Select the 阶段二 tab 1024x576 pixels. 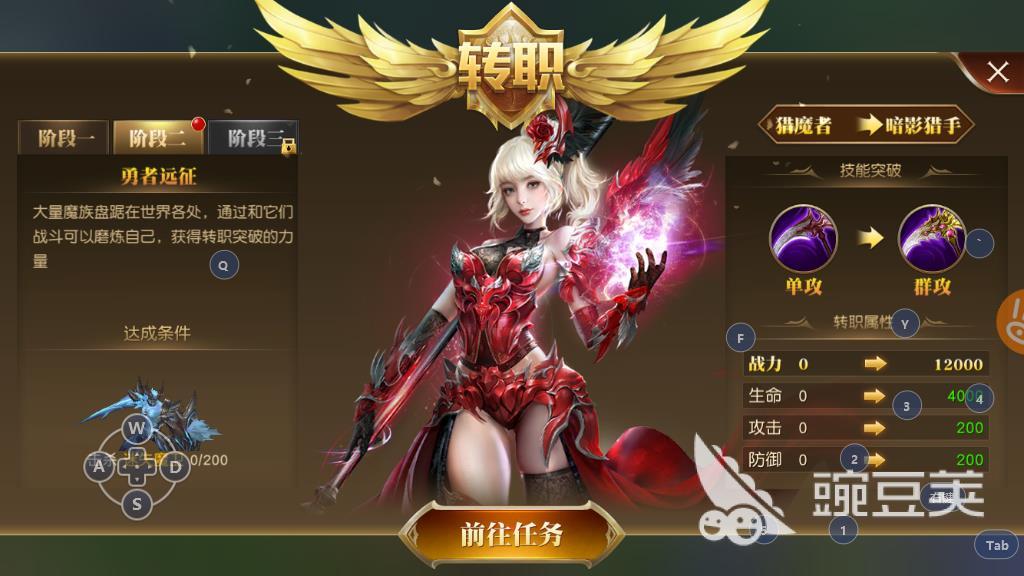[x=158, y=138]
